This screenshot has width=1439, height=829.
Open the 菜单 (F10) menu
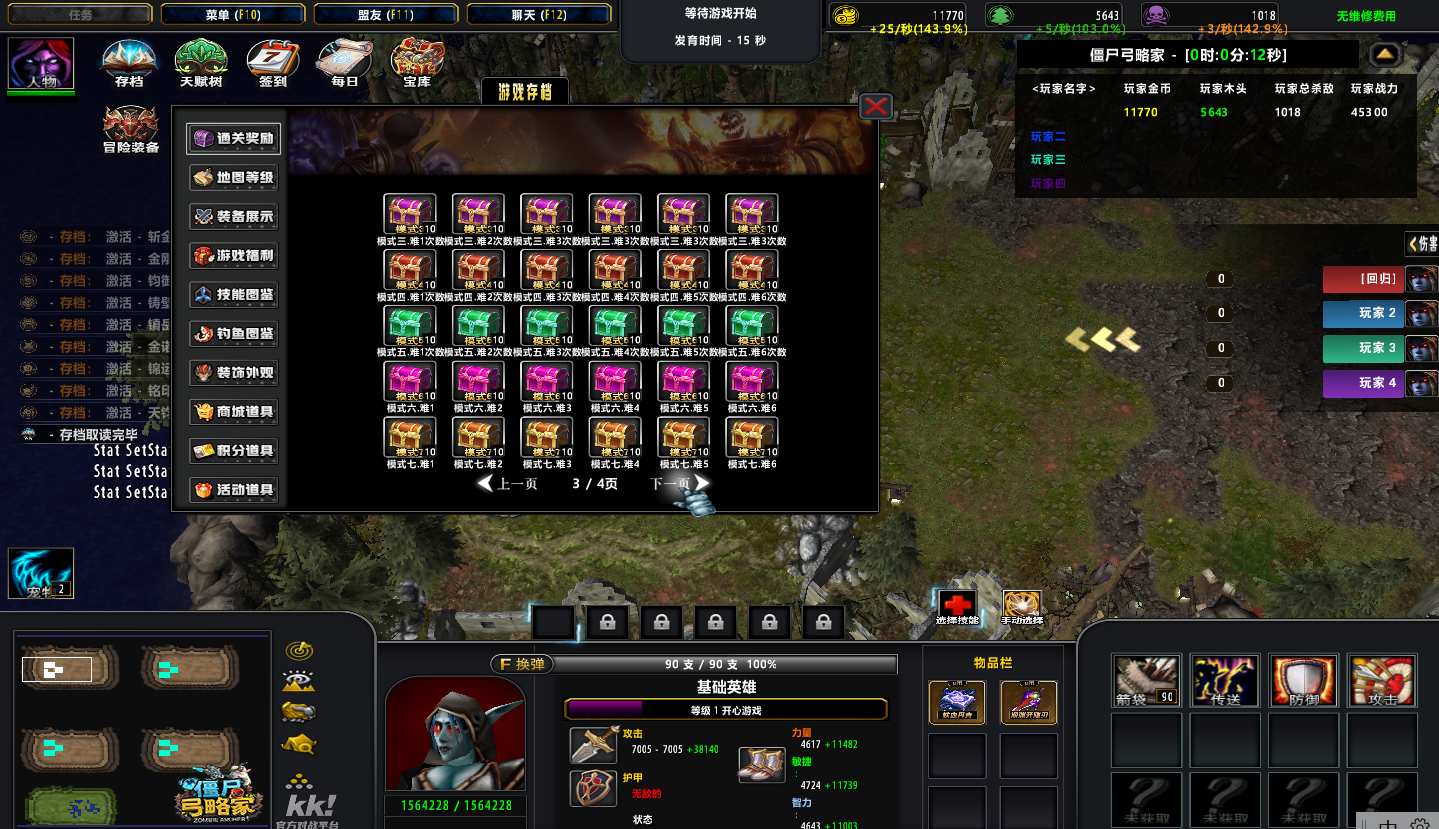point(233,15)
